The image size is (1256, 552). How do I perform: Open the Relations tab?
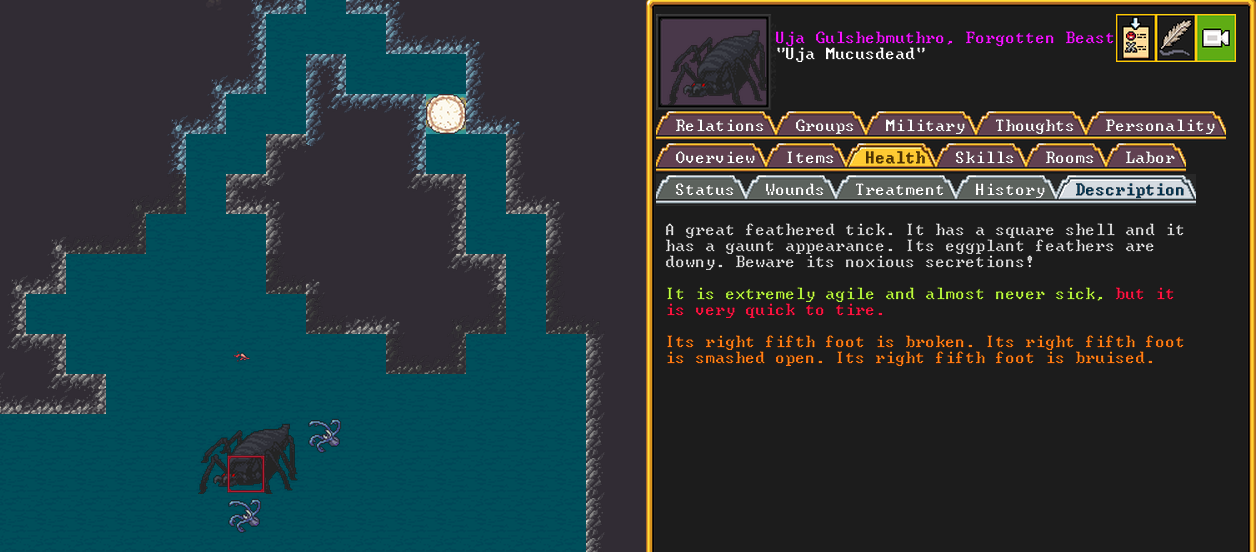point(718,125)
